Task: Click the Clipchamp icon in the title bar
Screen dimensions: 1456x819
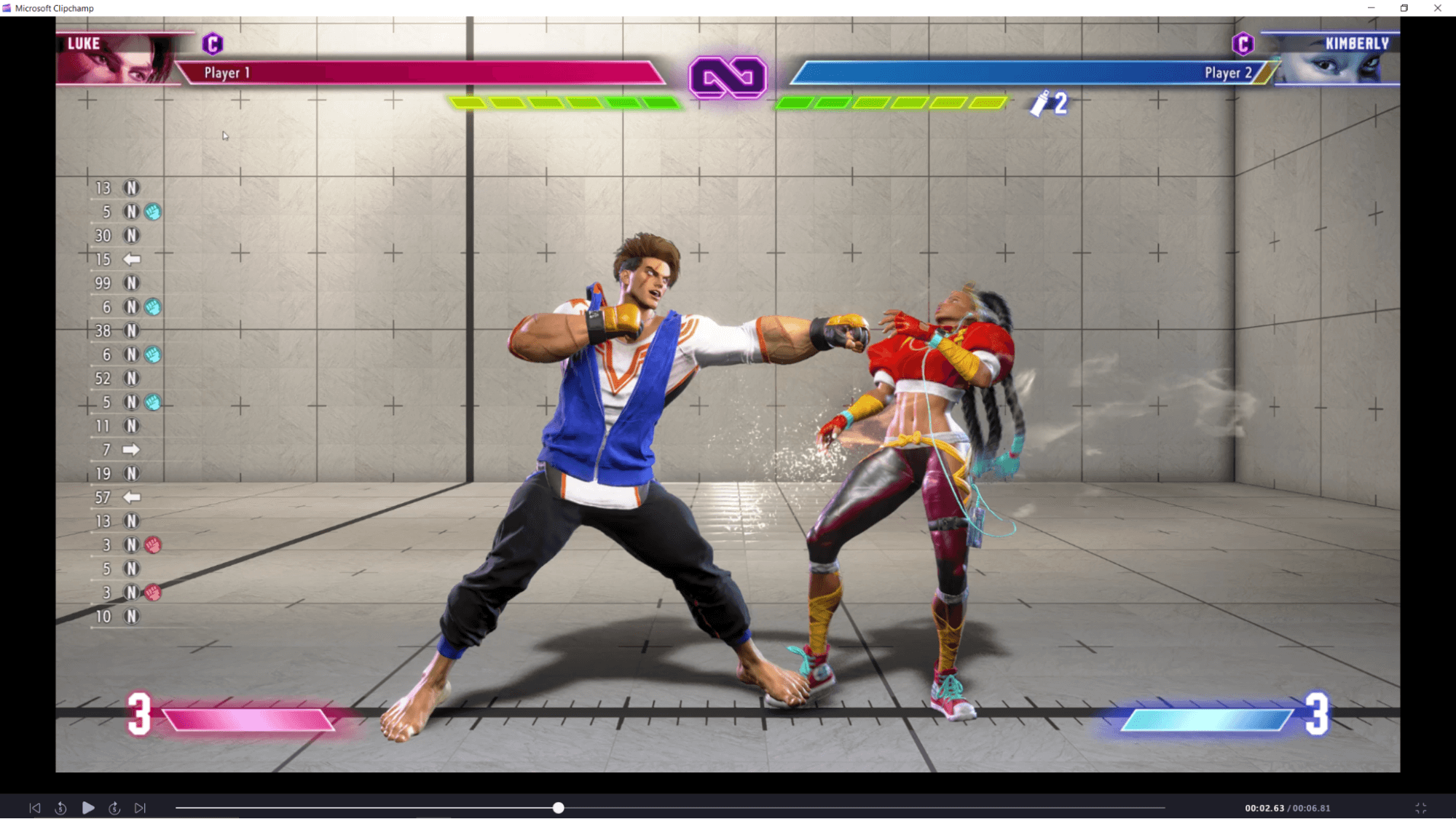Action: click(7, 8)
